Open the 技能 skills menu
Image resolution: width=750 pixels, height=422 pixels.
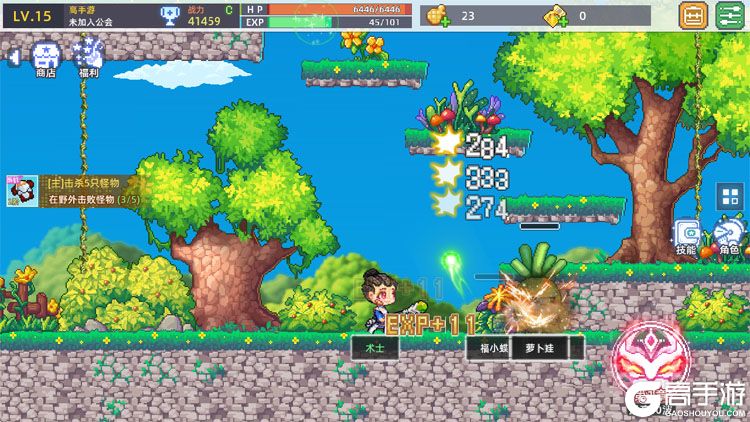coord(686,237)
